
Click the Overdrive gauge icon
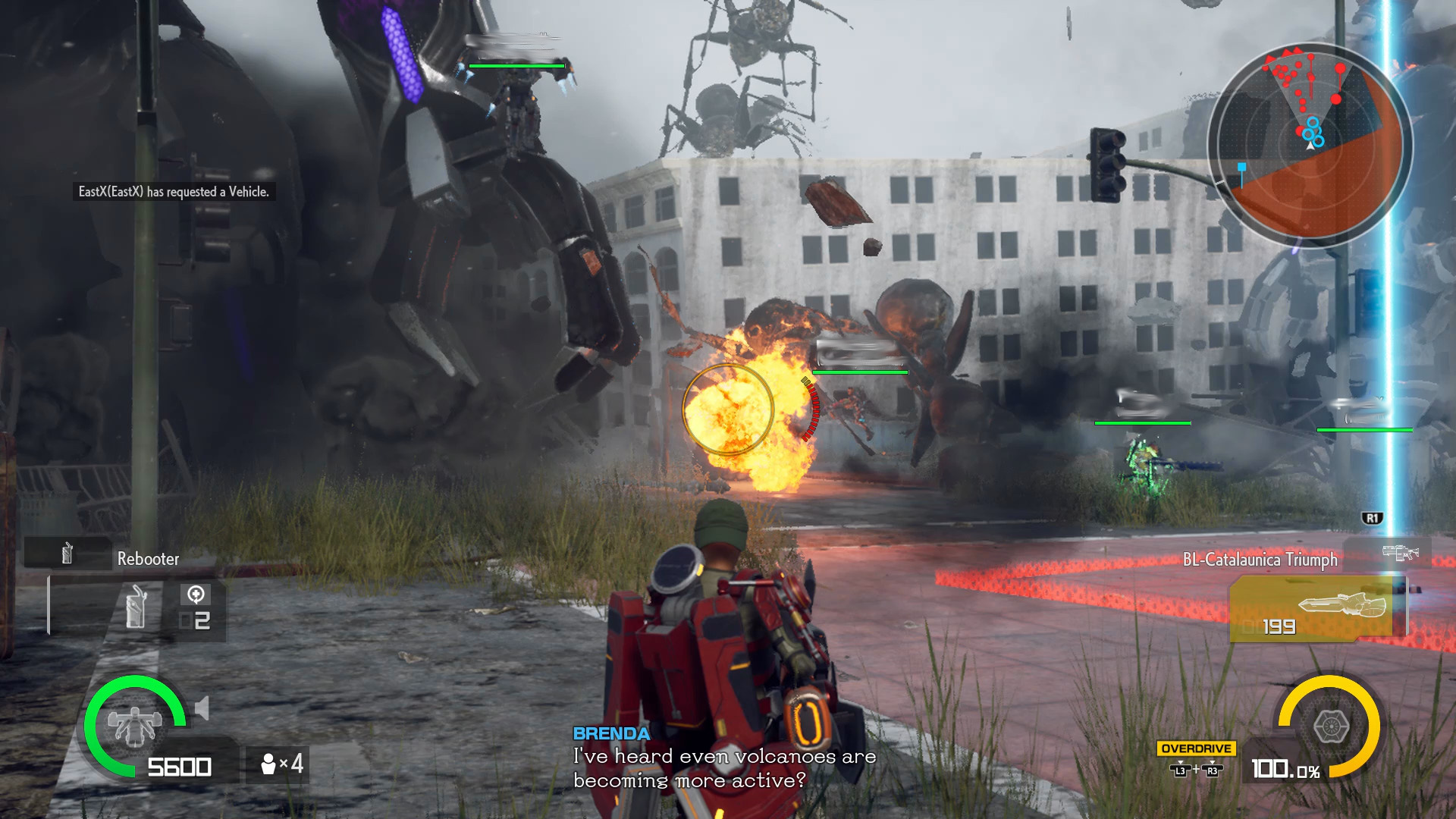coord(1330,726)
